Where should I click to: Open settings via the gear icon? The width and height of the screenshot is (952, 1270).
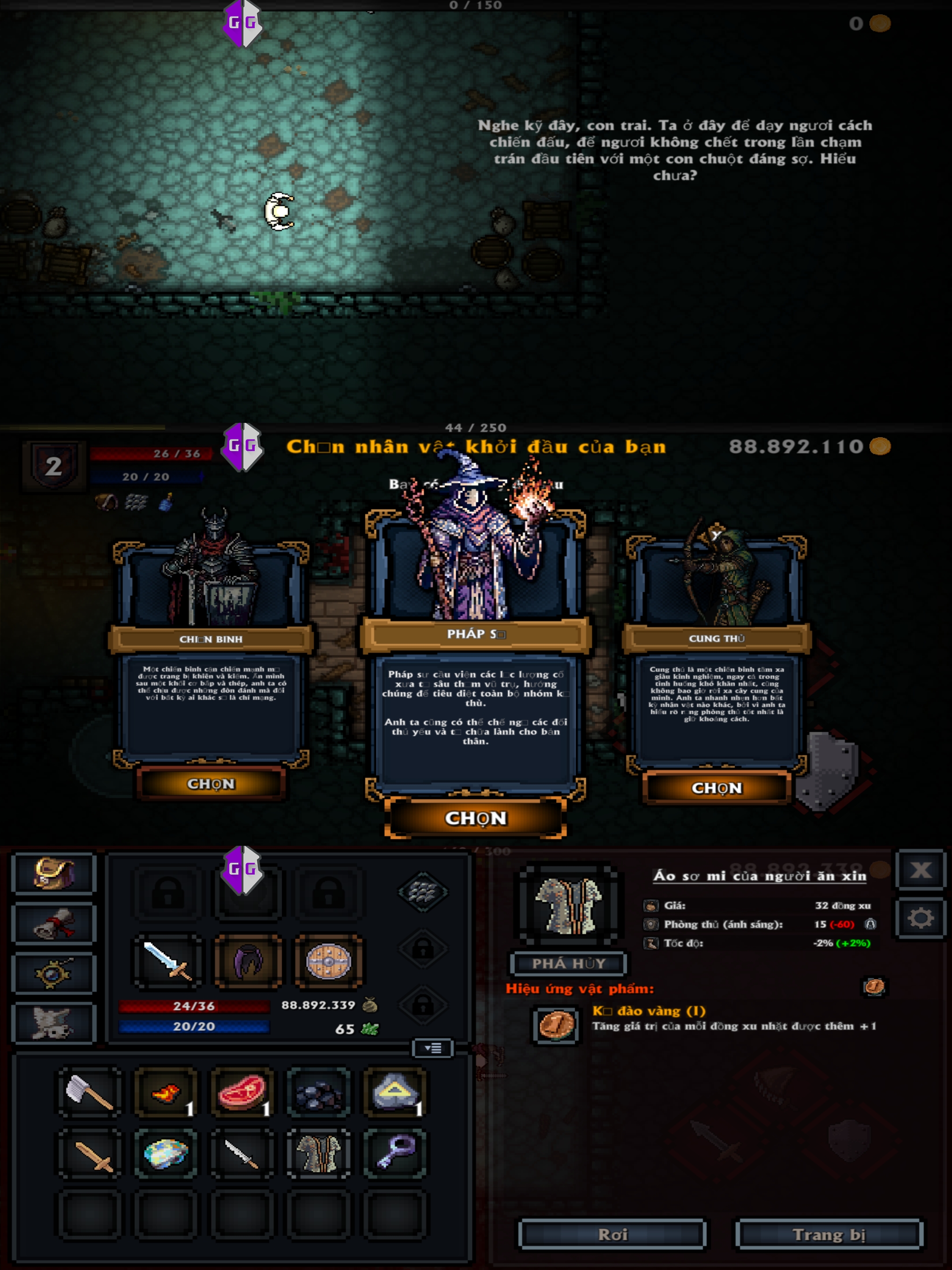point(920,919)
